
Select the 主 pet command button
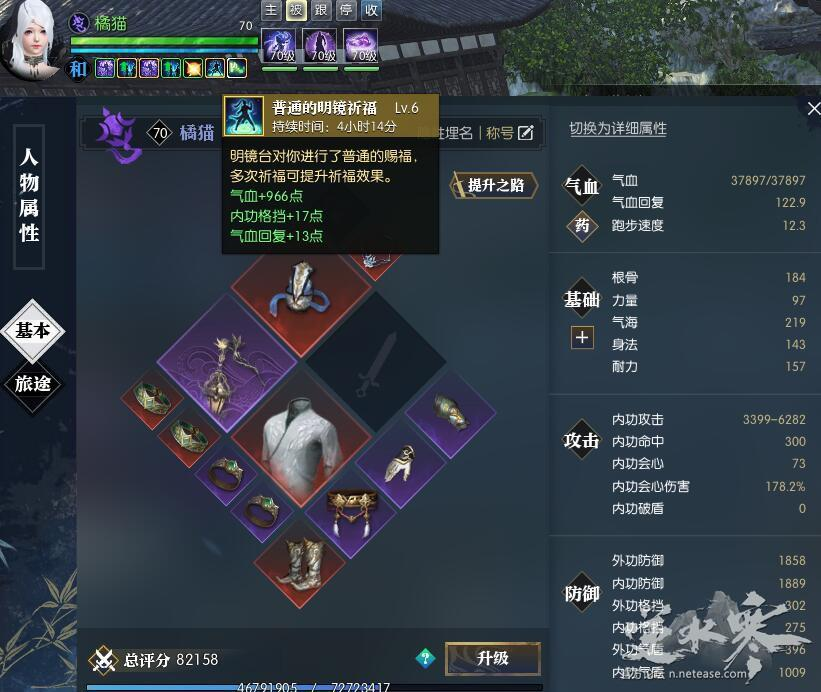pos(271,11)
